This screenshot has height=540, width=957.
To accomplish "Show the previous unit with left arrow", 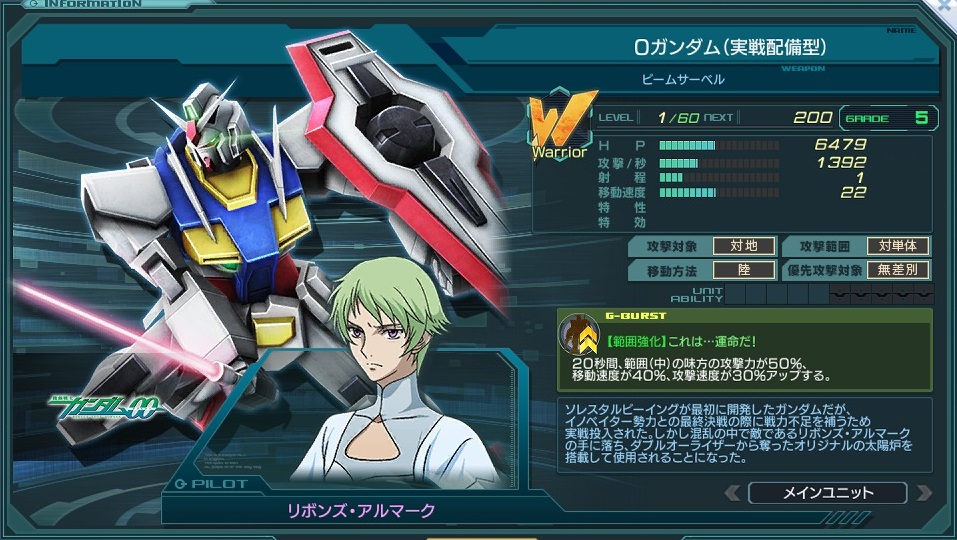I will click(733, 493).
